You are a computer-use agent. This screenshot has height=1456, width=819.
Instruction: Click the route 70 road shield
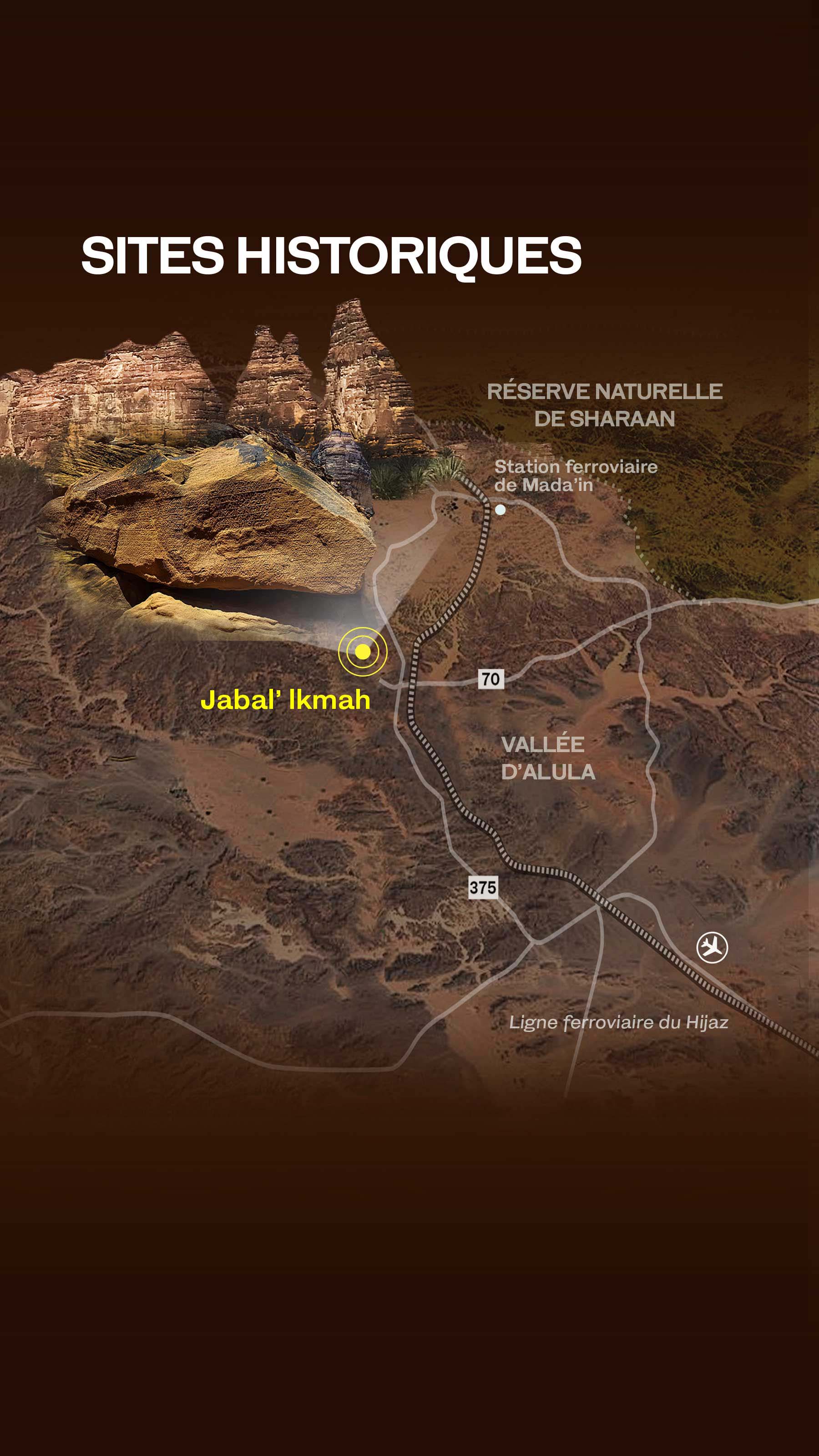point(490,678)
